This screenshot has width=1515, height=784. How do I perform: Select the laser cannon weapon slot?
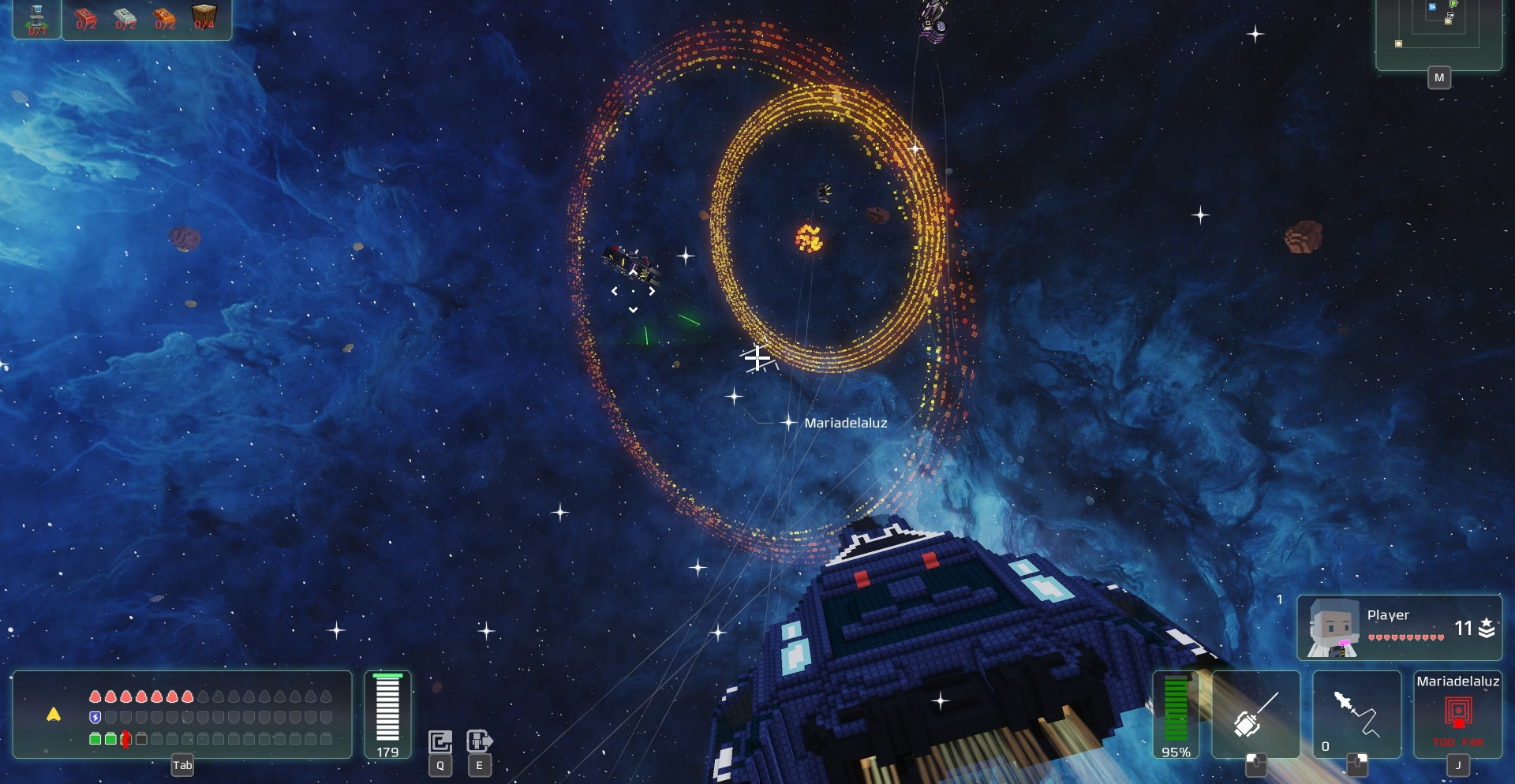point(1255,714)
